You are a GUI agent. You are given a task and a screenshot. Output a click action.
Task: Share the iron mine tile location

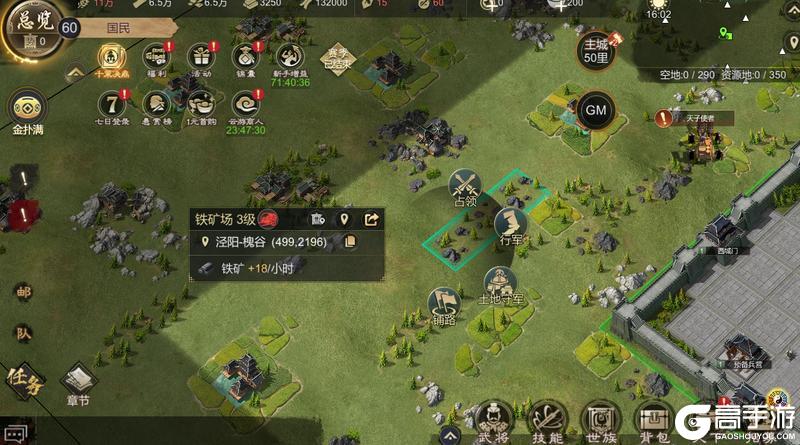(x=371, y=219)
